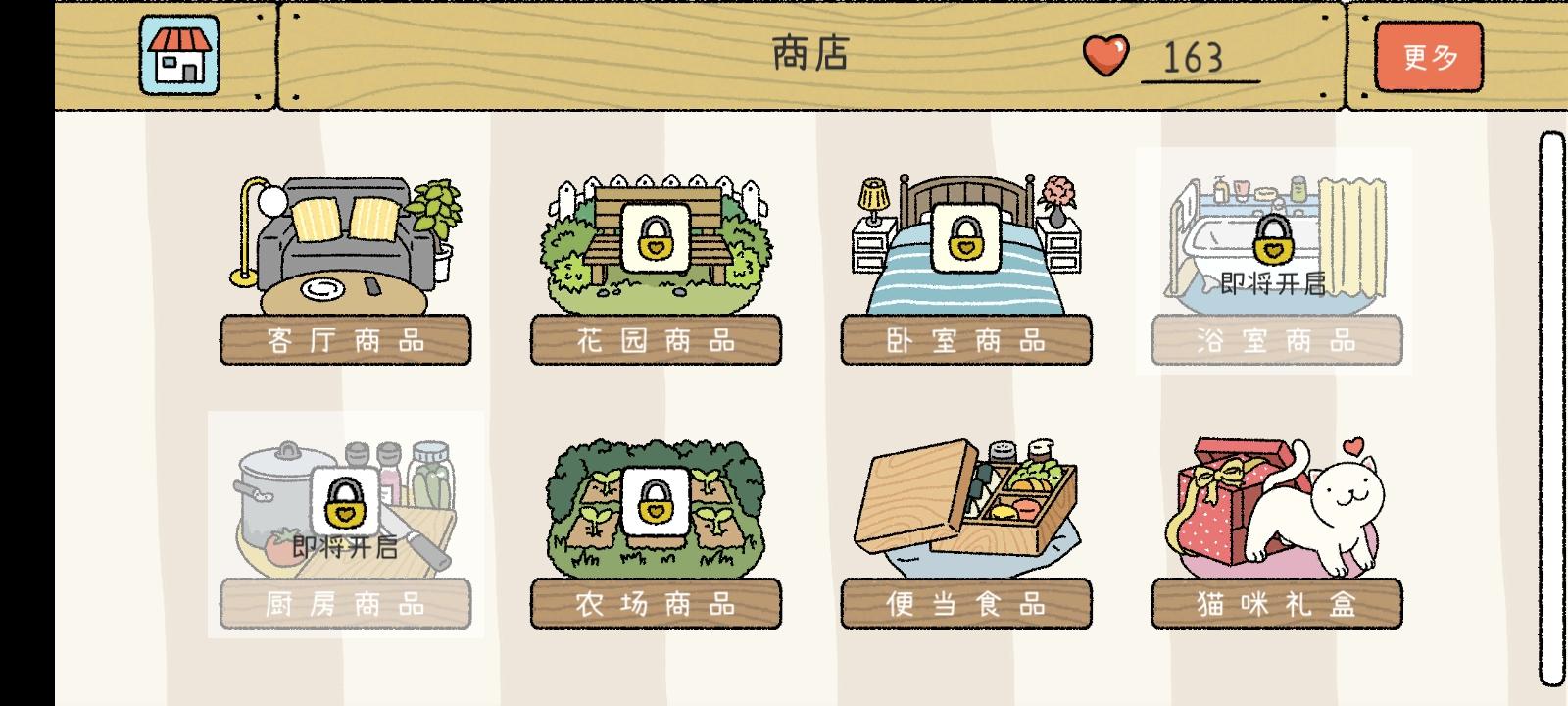The image size is (1568, 706).
Task: Open 花园商品 shop category
Action: [x=655, y=340]
